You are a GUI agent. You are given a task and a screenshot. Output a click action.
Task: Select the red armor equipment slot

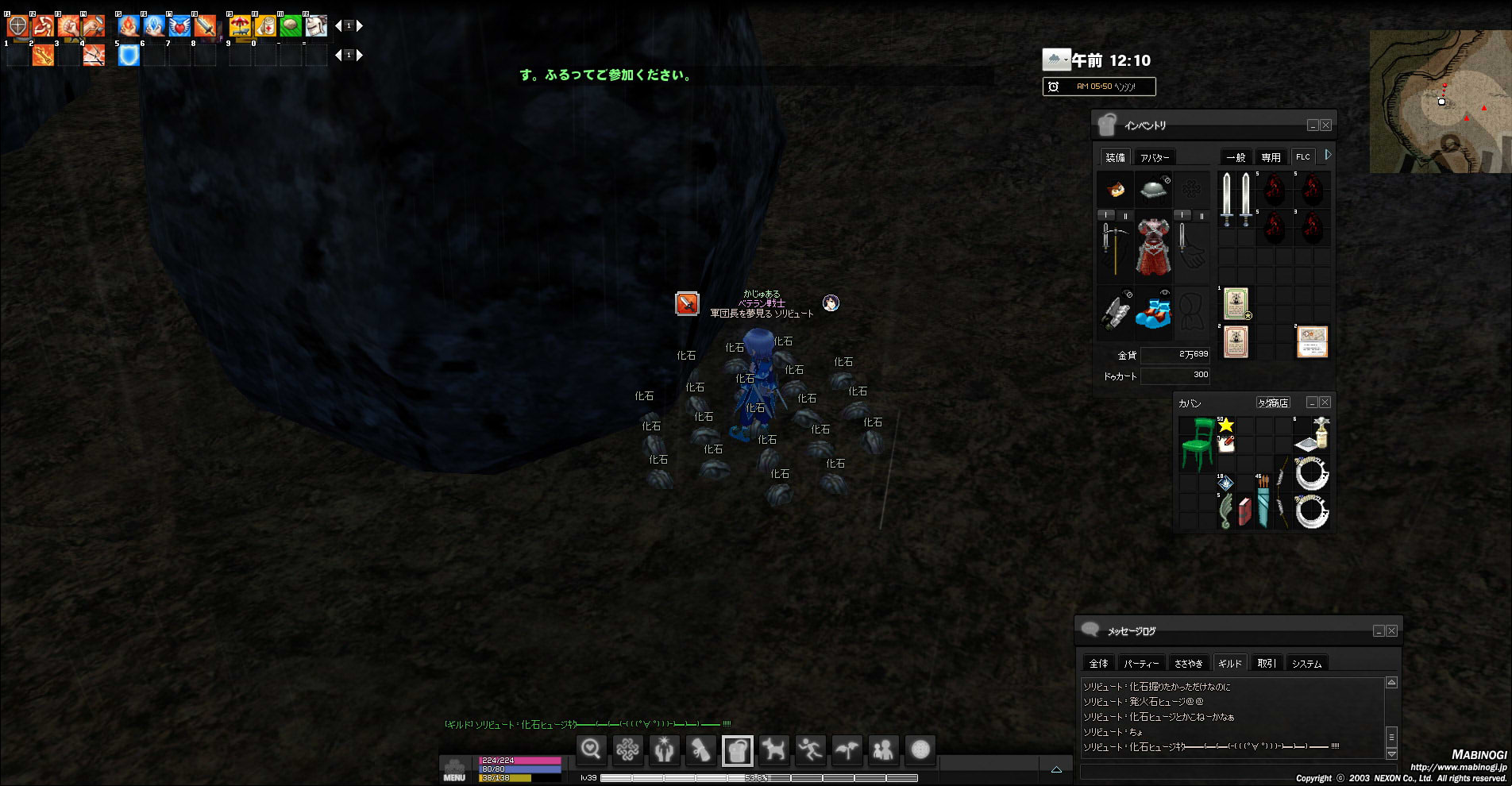pos(1153,248)
